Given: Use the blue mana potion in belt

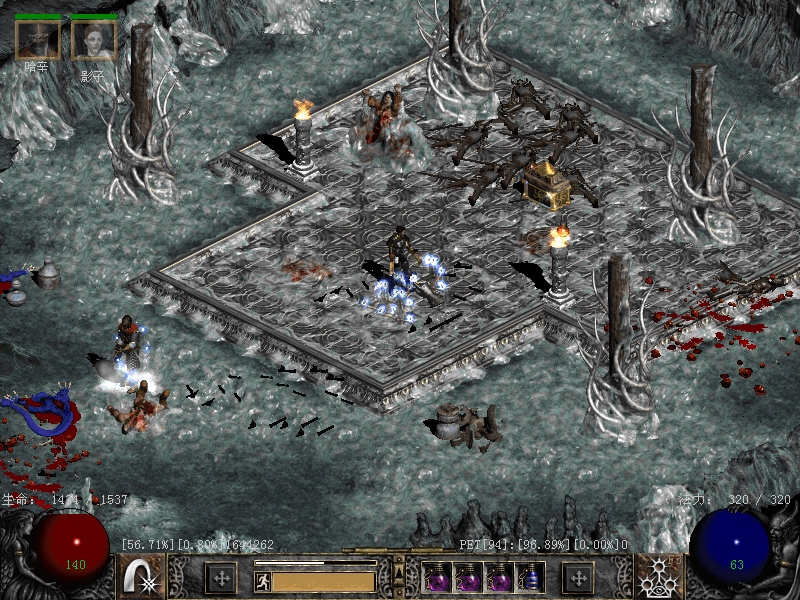Looking at the screenshot, I should pos(531,578).
